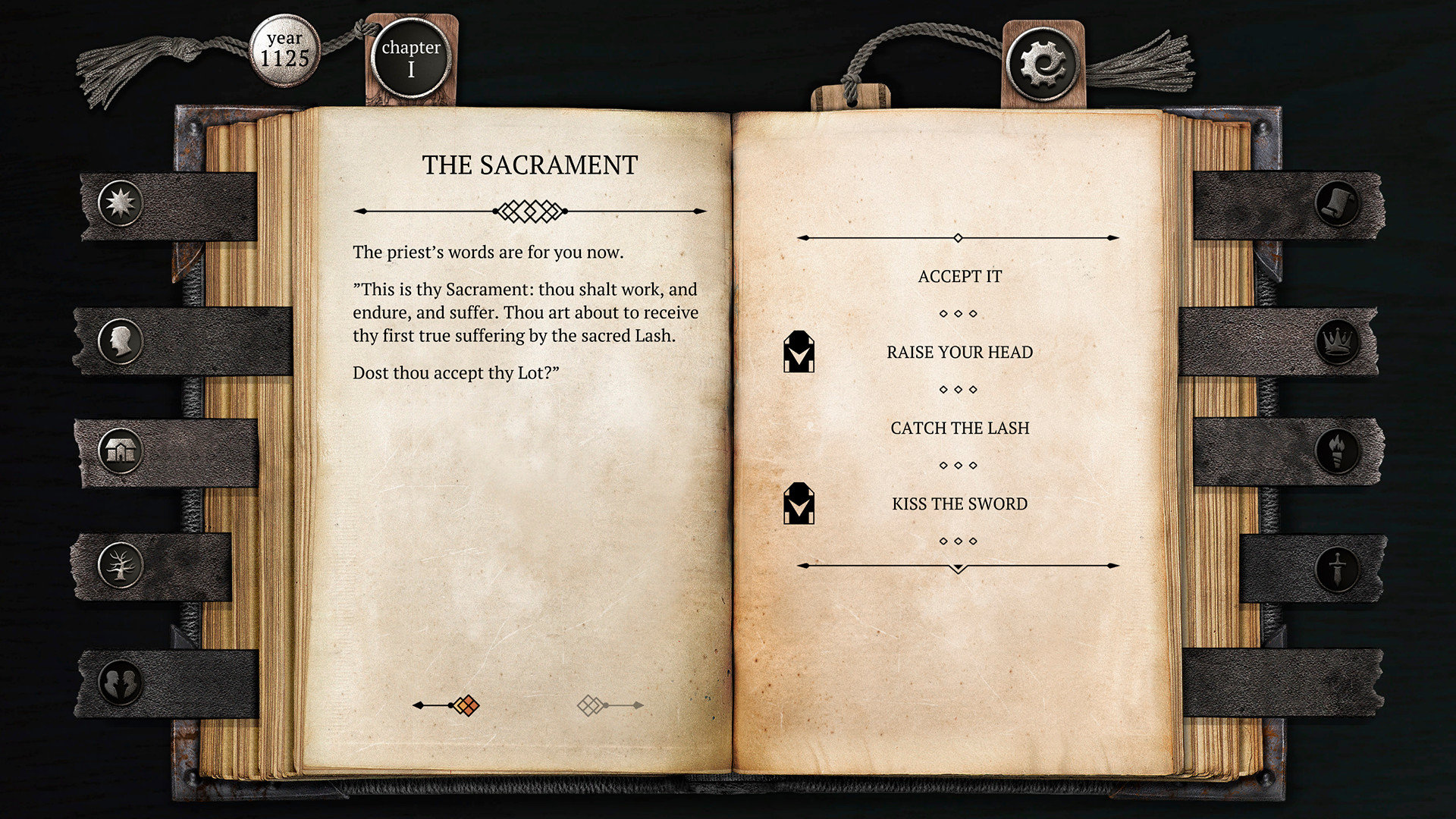Click the grayed forward-page diamond arrow
Viewport: 1456px width, 819px height.
click(x=591, y=704)
